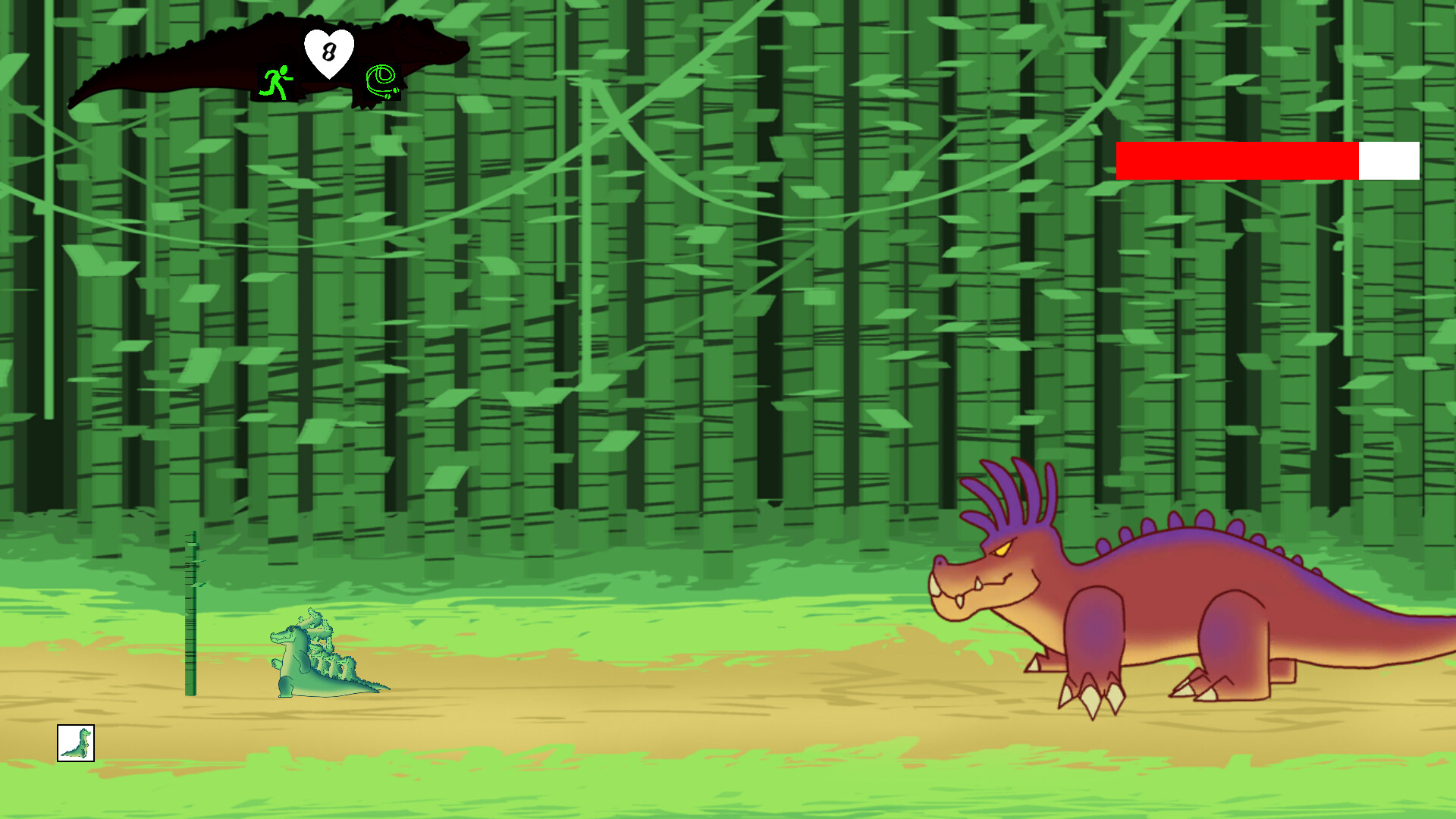Image resolution: width=1456 pixels, height=819 pixels.
Task: Click the red boss health bar
Action: tap(1236, 161)
